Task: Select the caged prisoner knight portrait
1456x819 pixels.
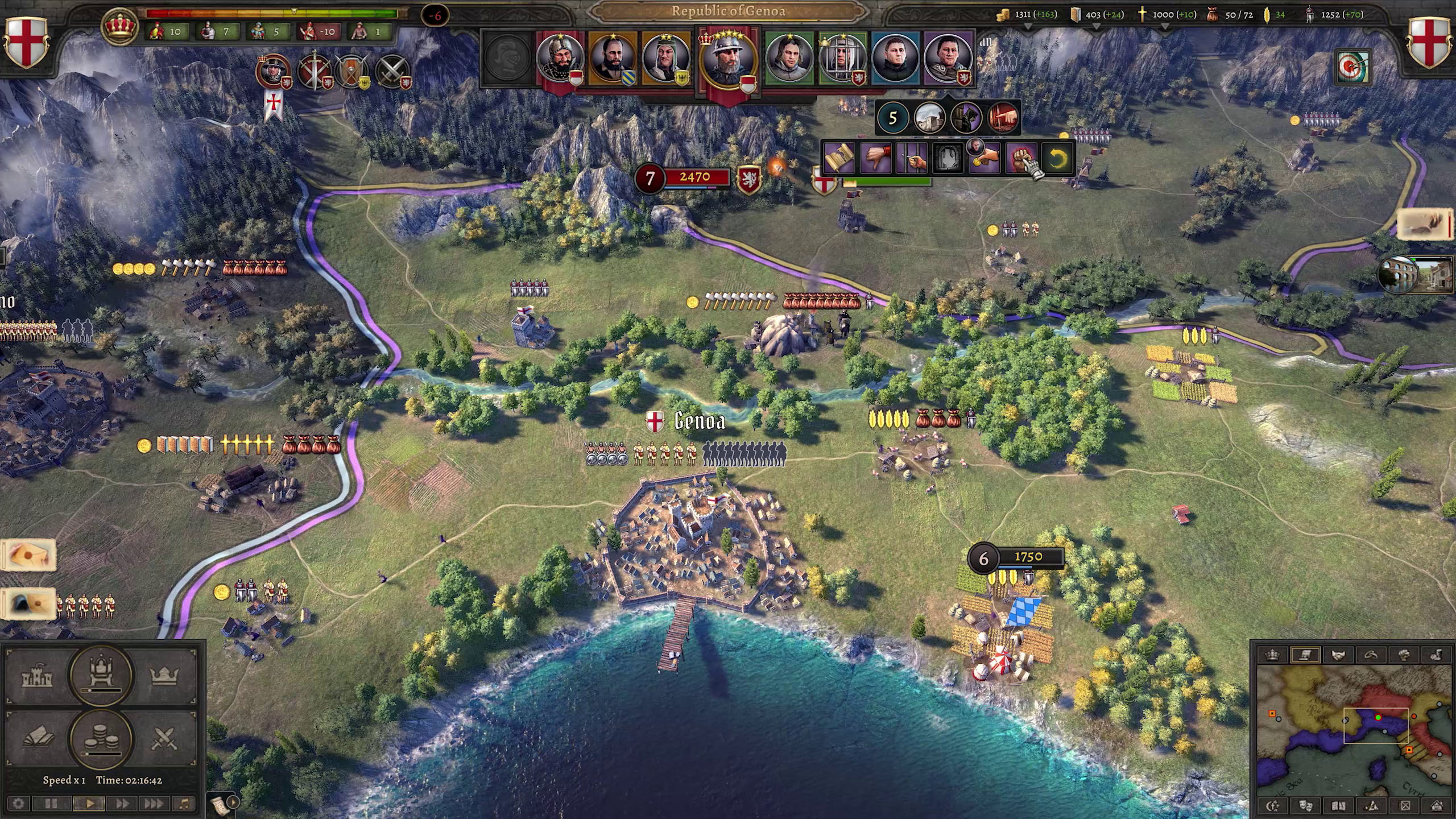Action: tap(842, 58)
